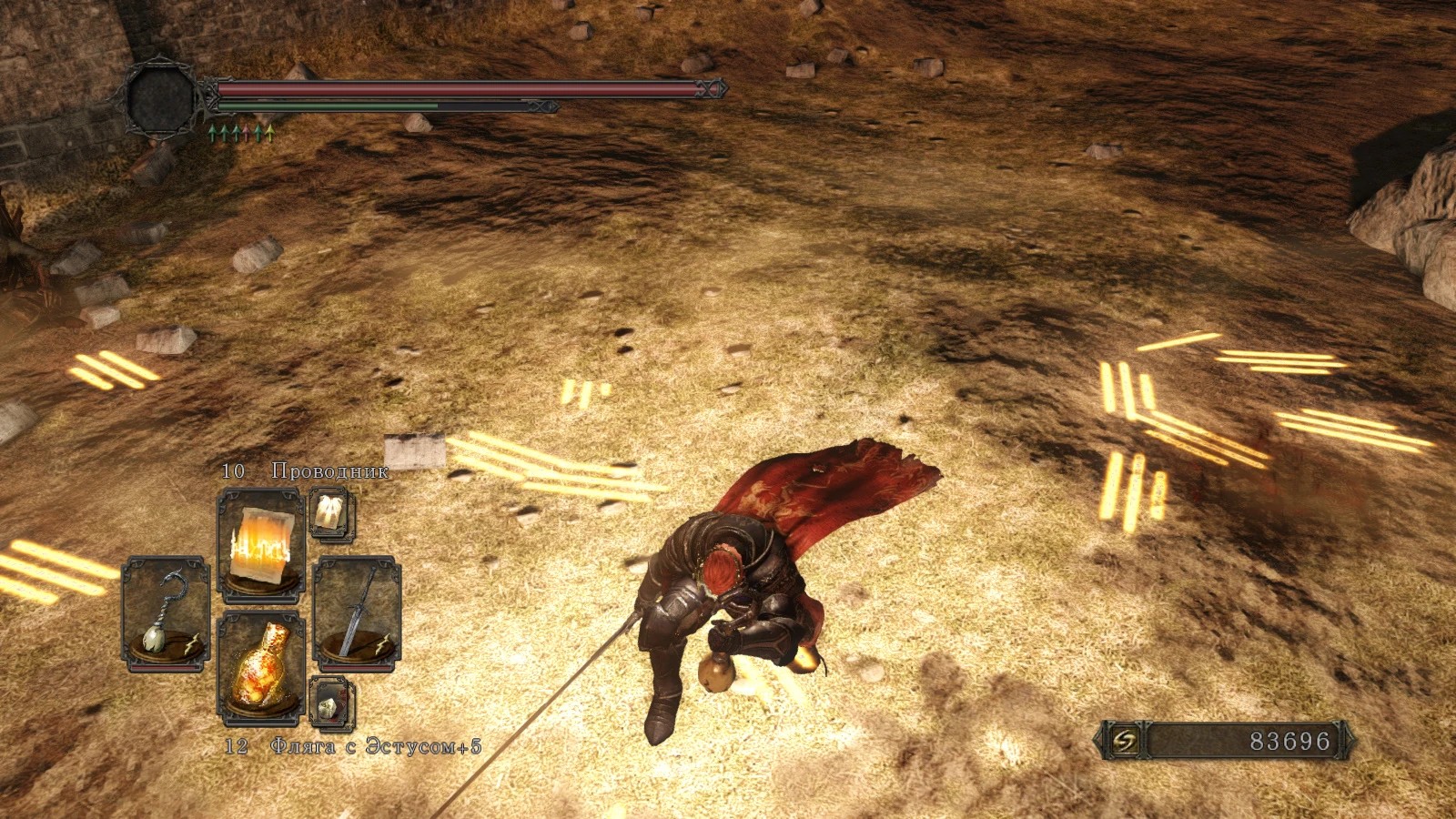Viewport: 1456px width, 819px height.
Task: Click the small next-spell scroll slot
Action: coord(331,514)
